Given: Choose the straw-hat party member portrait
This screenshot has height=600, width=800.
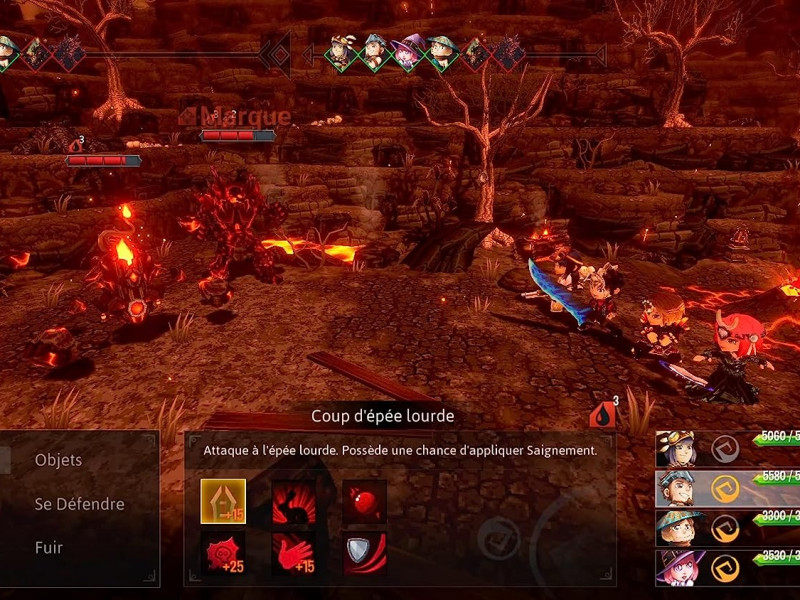Looking at the screenshot, I should click(675, 528).
